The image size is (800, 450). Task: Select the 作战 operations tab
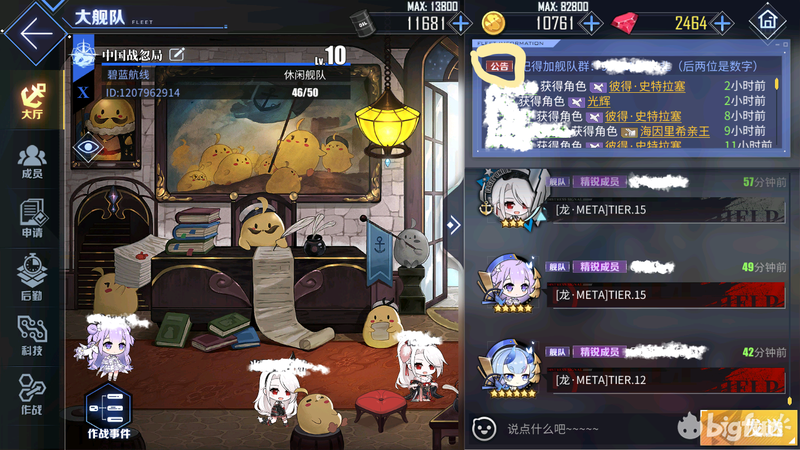(x=32, y=395)
